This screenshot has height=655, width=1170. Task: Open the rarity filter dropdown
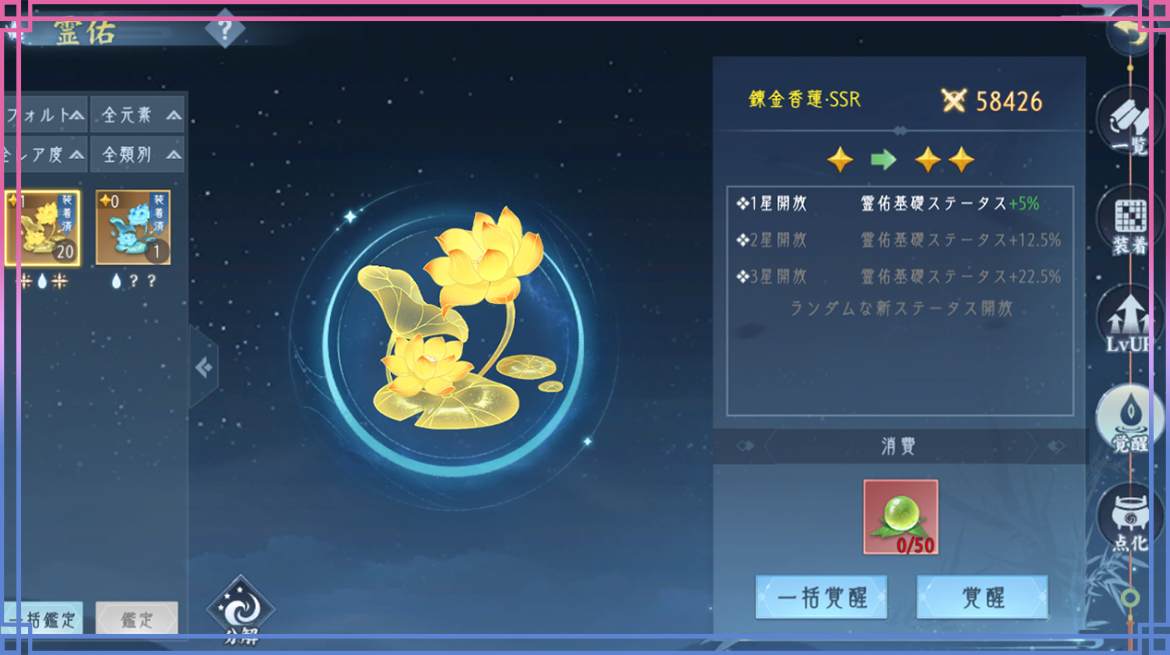[x=44, y=155]
